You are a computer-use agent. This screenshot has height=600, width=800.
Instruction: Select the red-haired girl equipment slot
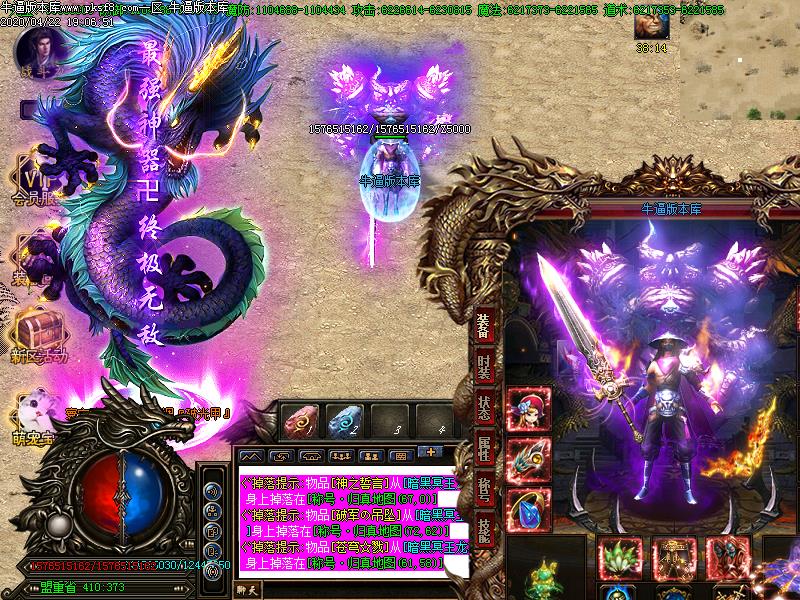click(529, 408)
